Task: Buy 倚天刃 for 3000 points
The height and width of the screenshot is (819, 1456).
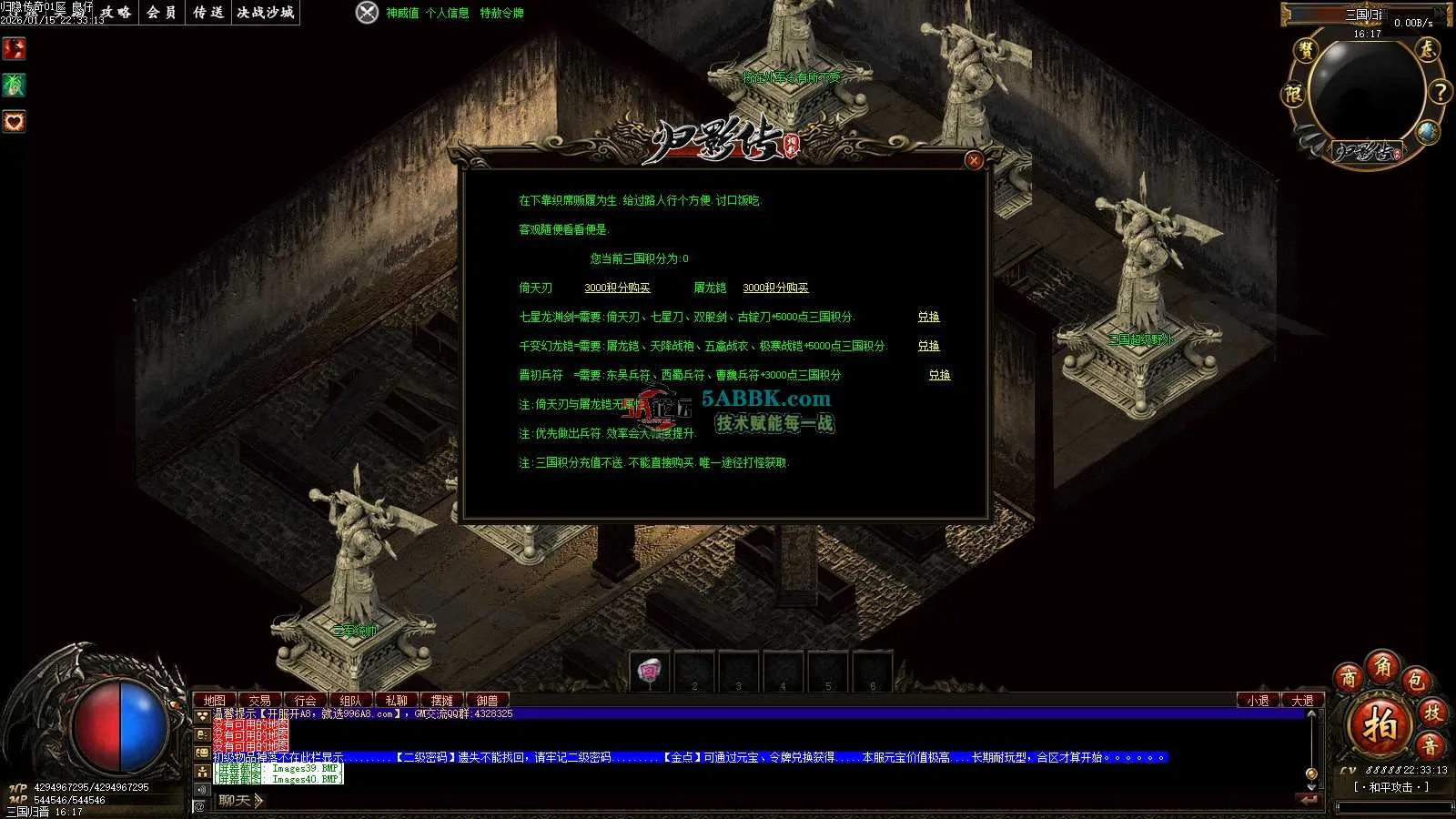Action: 617,288
